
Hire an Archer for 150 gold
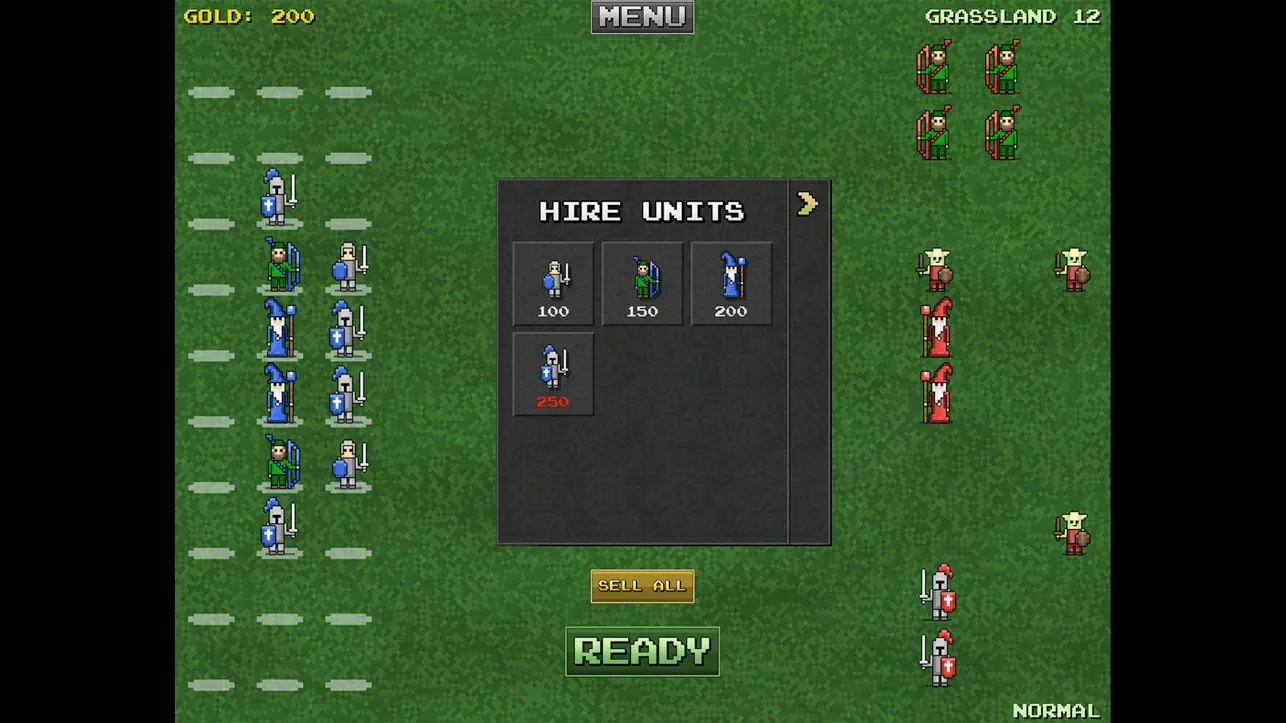pos(642,283)
